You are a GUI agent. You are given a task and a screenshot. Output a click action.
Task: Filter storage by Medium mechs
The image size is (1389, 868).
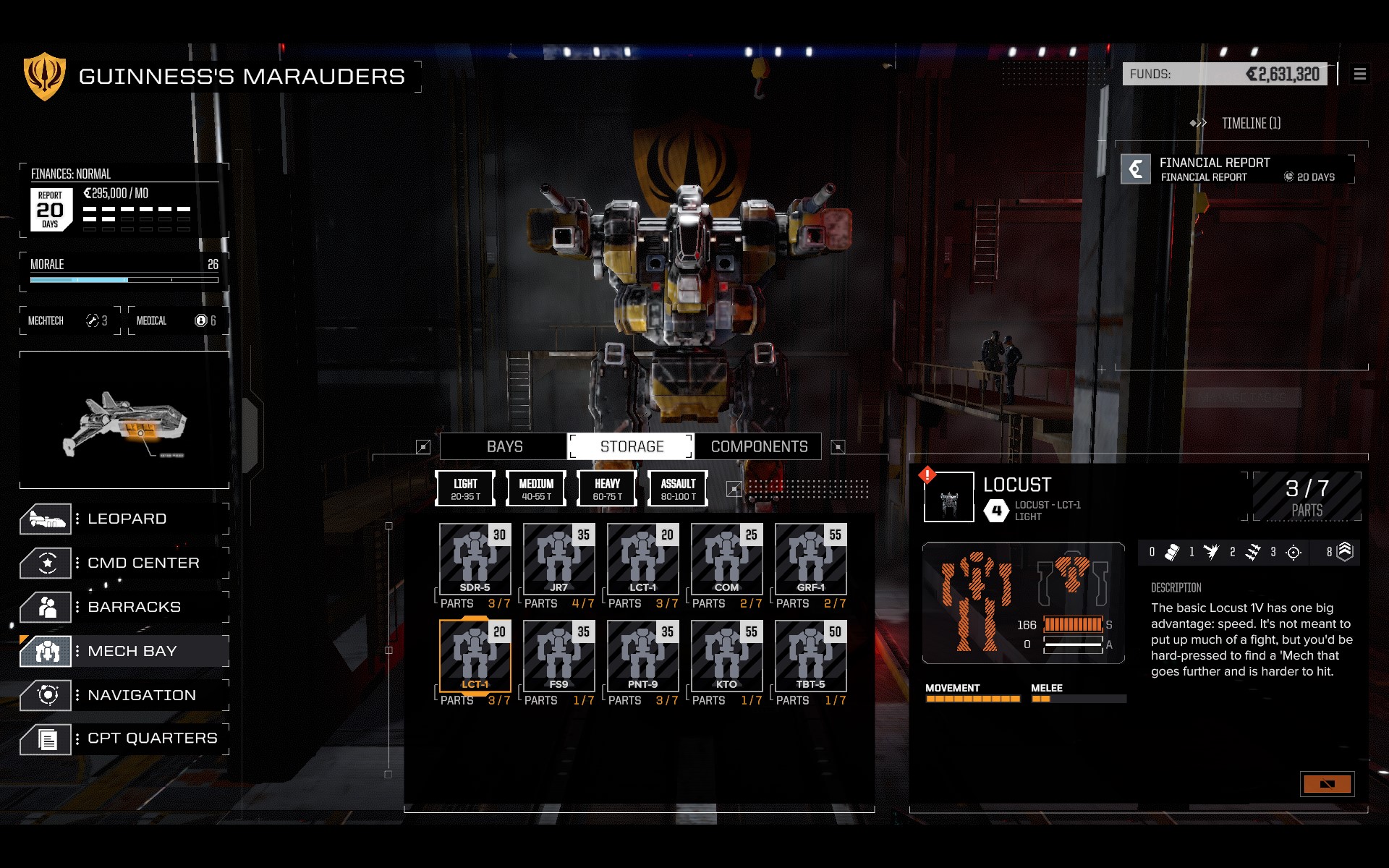point(536,489)
